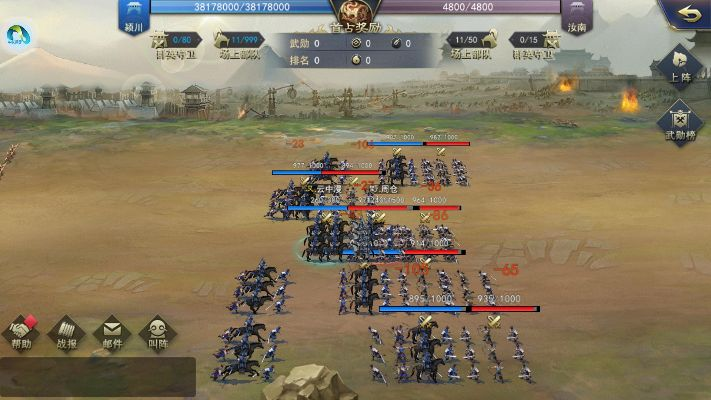The height and width of the screenshot is (400, 711).
Task: View the 战报 battle reports
Action: point(67,332)
